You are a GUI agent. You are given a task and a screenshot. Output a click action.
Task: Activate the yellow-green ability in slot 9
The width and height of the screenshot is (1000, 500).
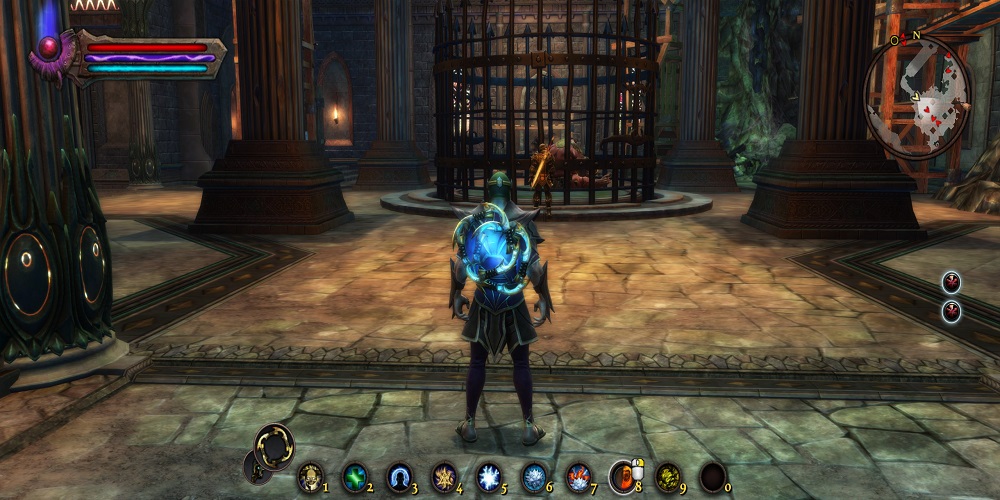point(667,477)
